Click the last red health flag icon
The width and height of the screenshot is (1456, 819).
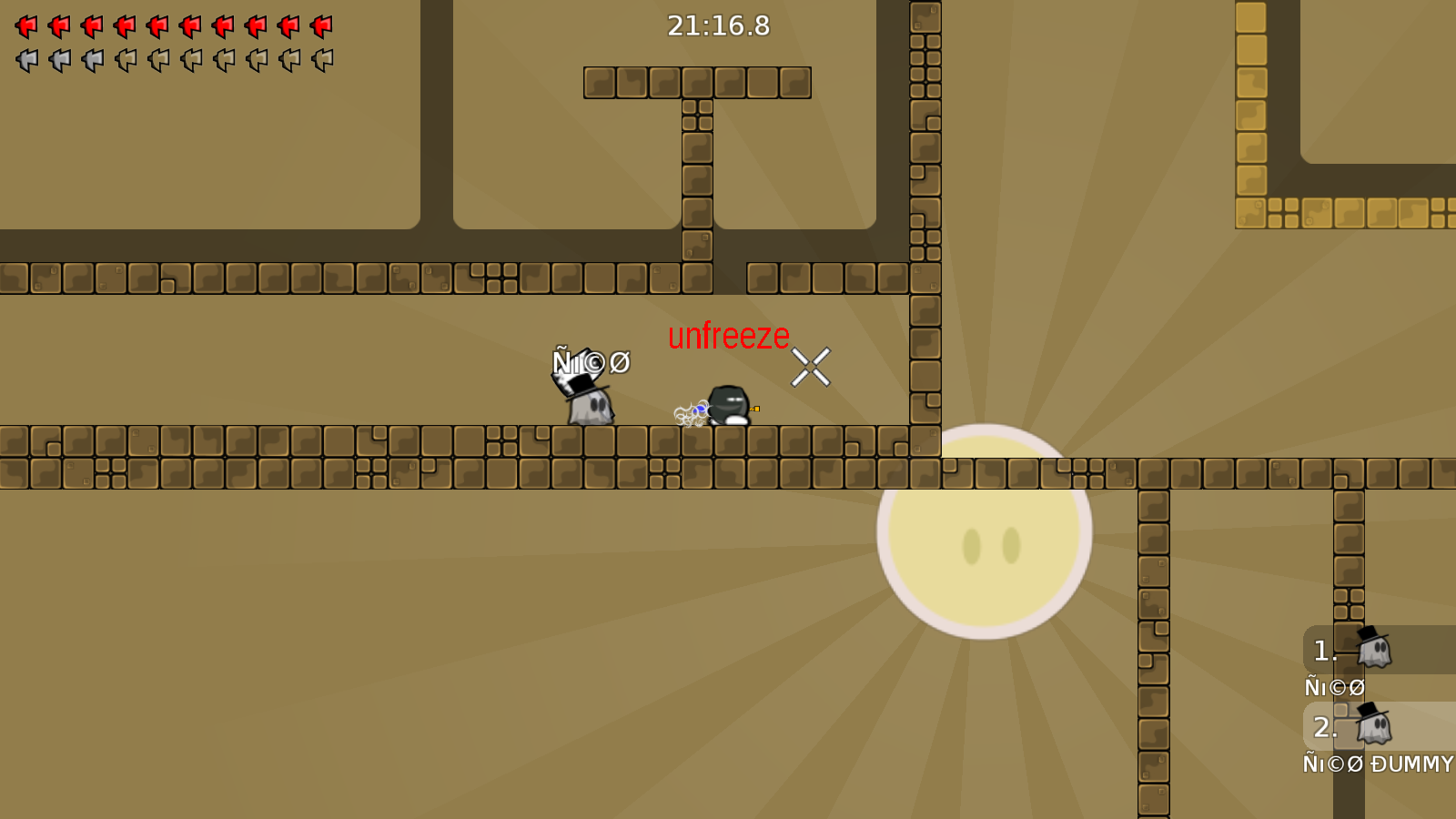pos(320,25)
